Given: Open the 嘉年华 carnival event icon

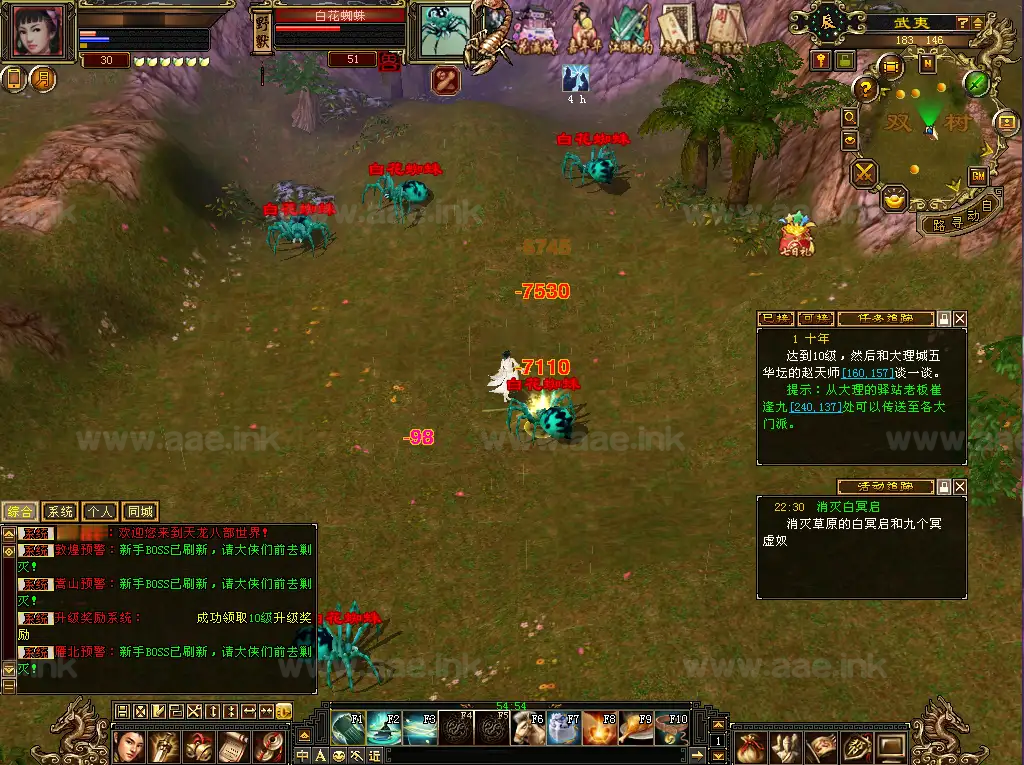Looking at the screenshot, I should click(585, 29).
